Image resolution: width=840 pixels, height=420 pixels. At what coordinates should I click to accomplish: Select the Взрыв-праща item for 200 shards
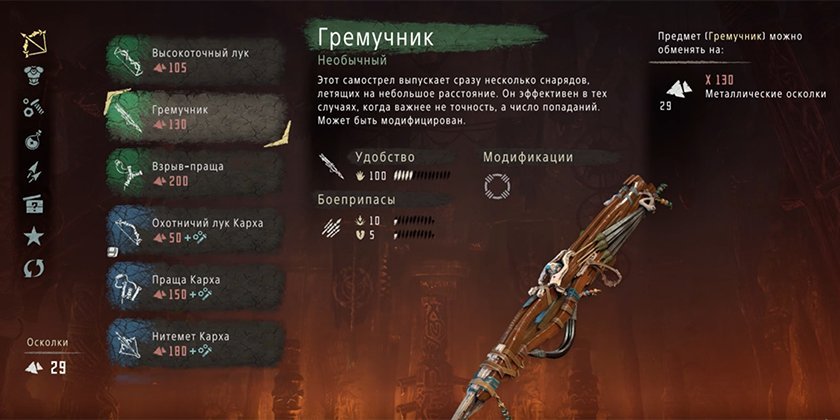coord(190,173)
